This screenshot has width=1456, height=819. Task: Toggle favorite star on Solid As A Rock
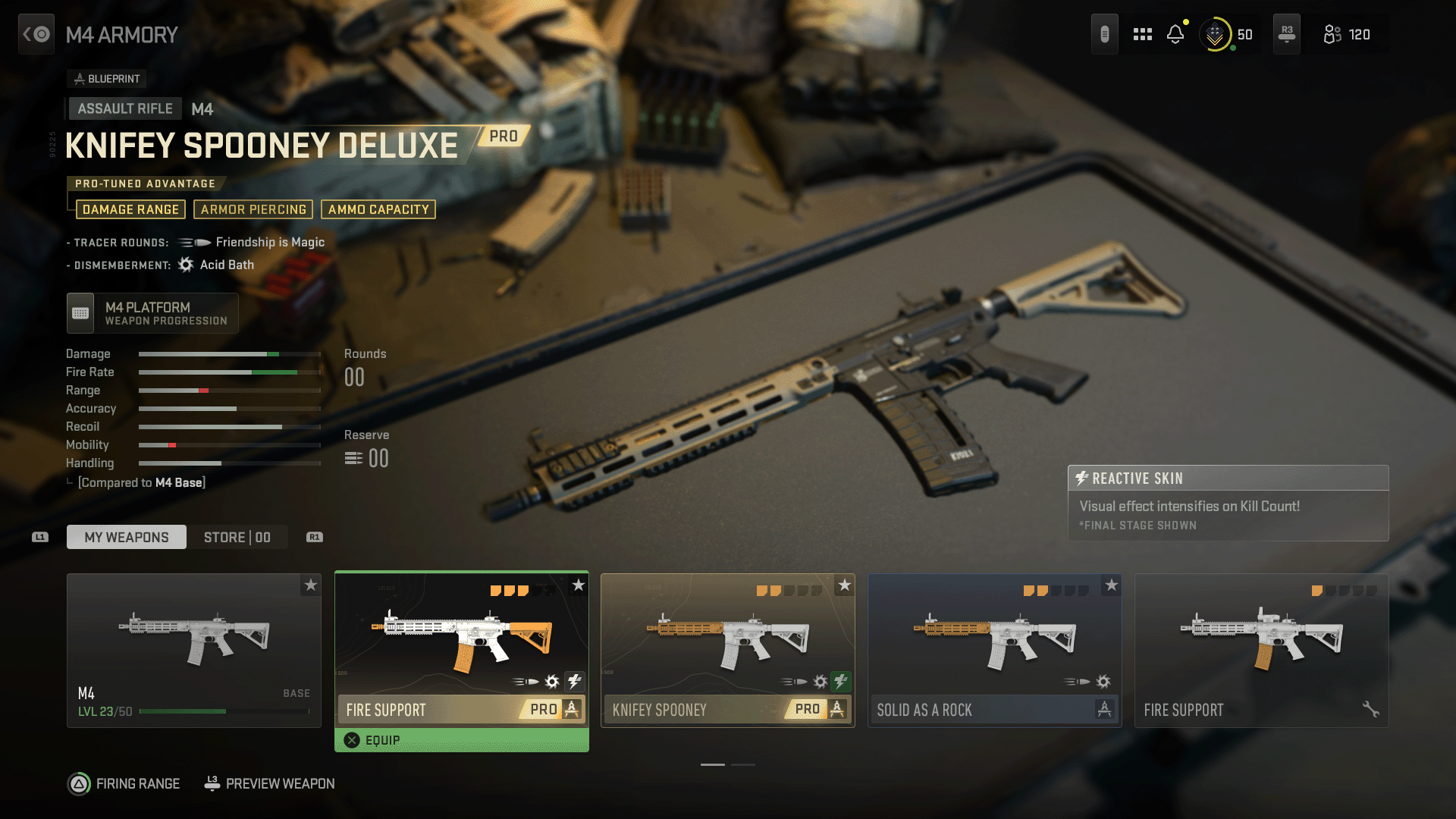coord(1111,585)
